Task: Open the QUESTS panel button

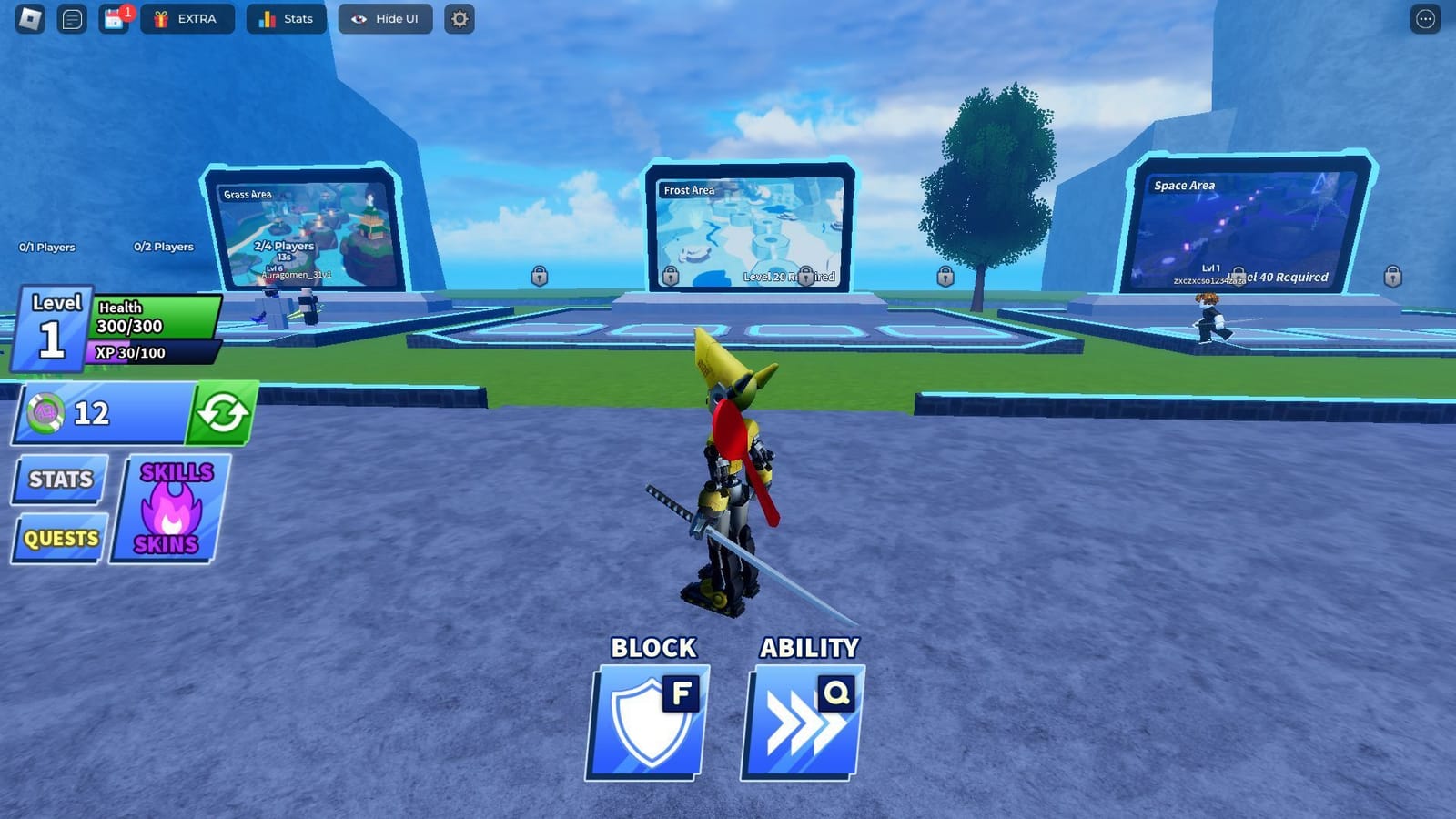Action: coord(58,539)
